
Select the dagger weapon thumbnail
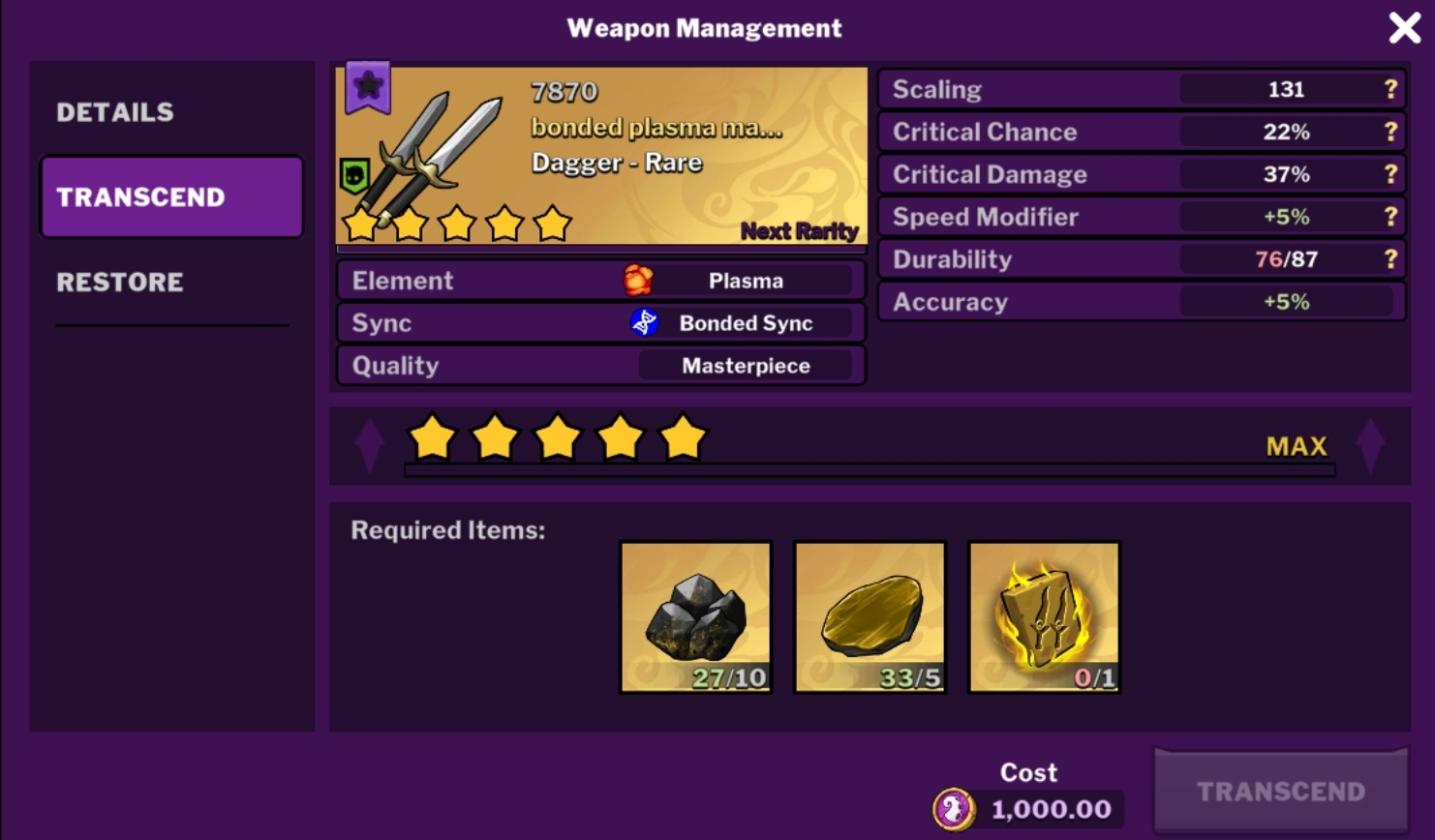[426, 155]
